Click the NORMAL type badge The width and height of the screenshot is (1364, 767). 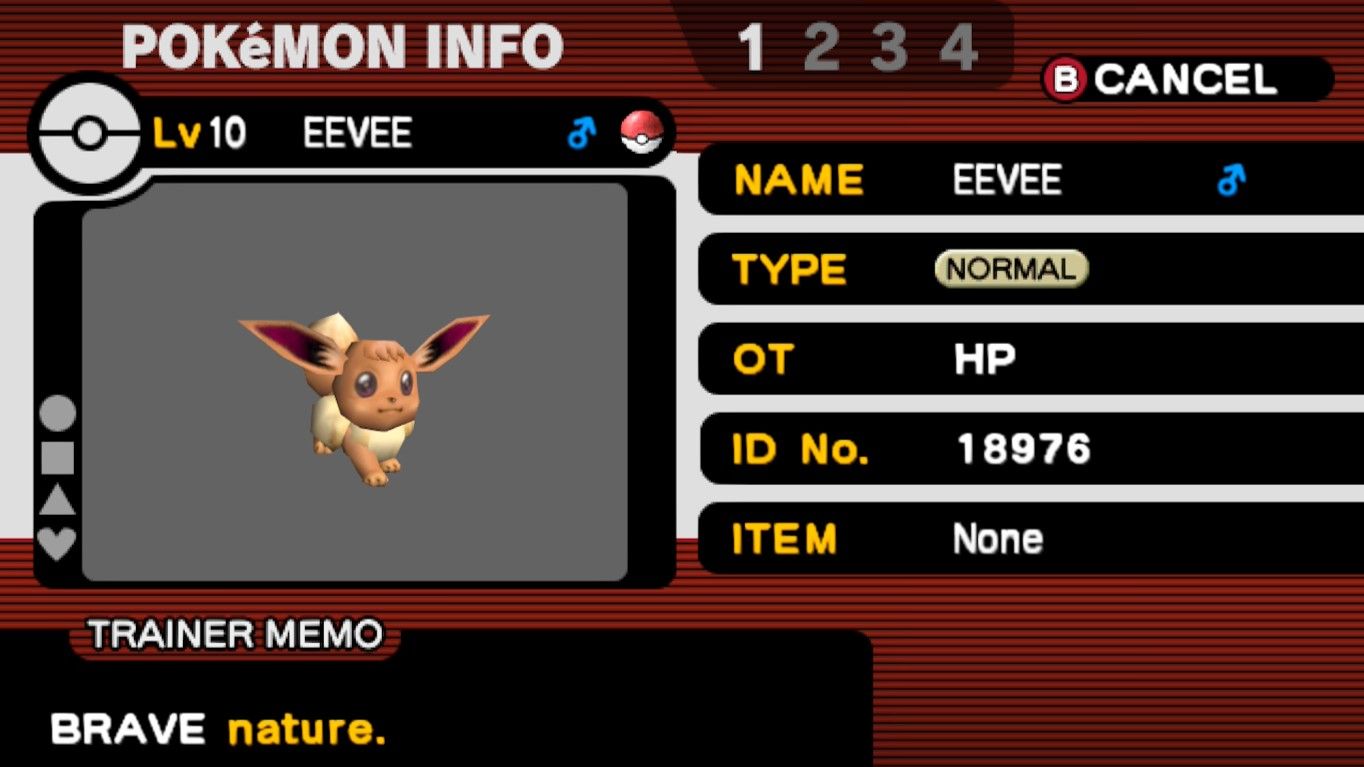tap(1009, 268)
